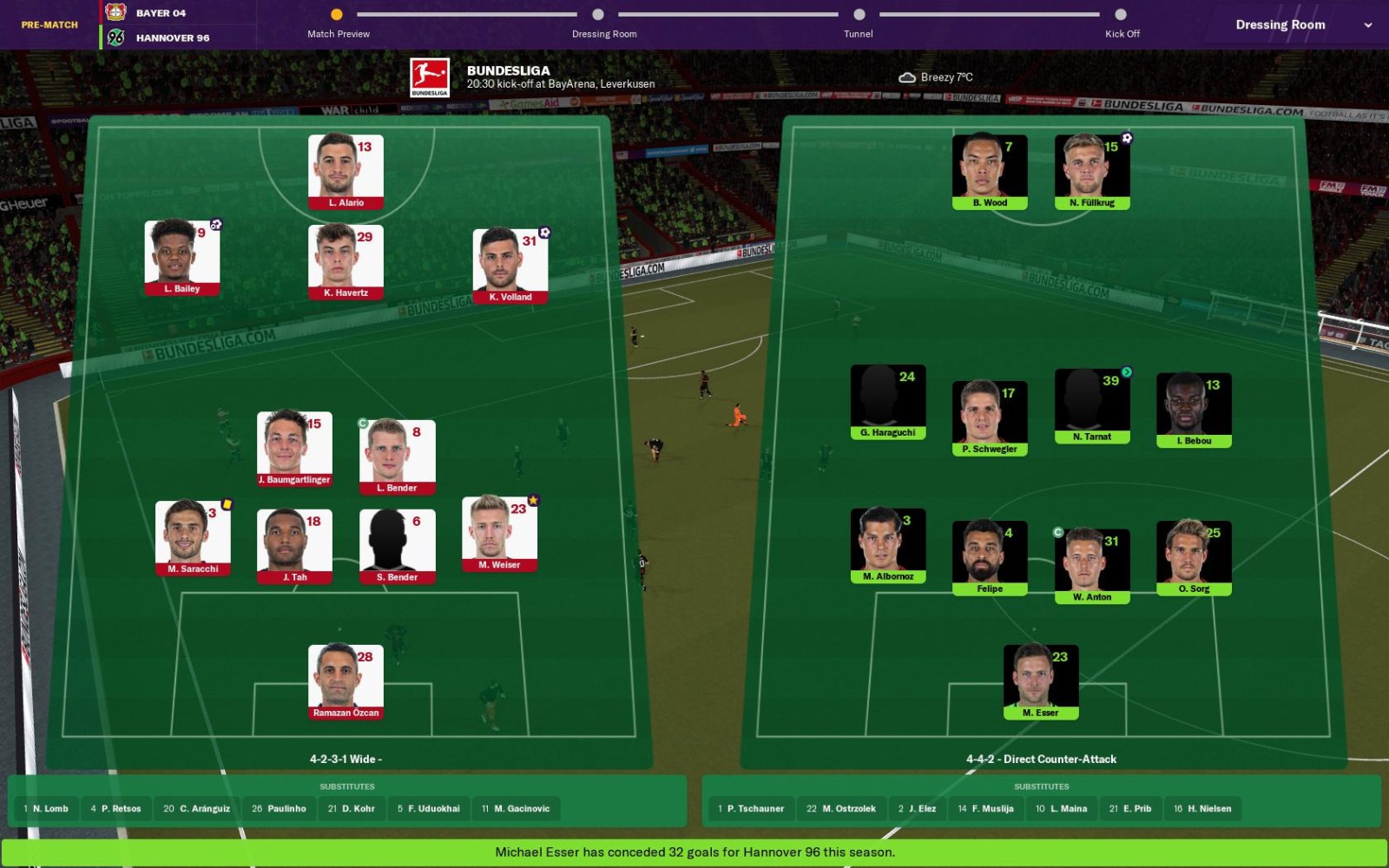This screenshot has width=1389, height=868.
Task: Select I. Bebou's player card
Action: pos(1194,410)
